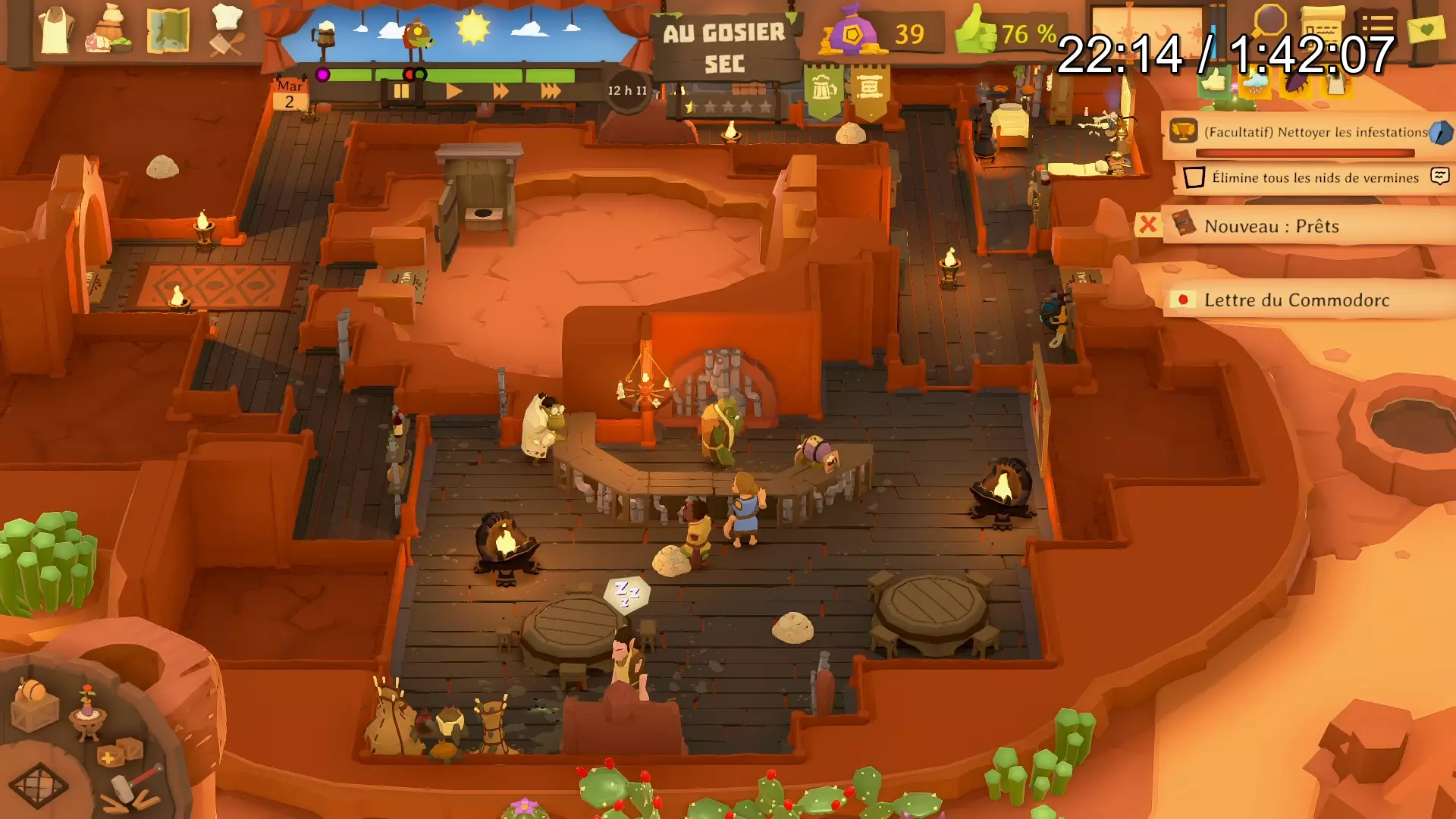This screenshot has height=819, width=1456.
Task: Set game to normal play speed
Action: click(x=453, y=92)
